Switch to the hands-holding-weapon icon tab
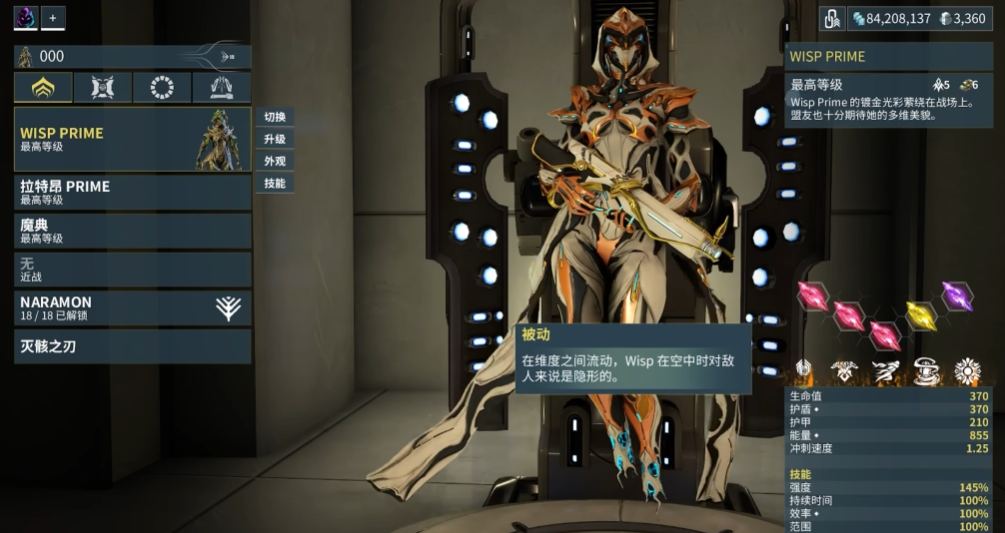This screenshot has width=1005, height=533. coord(221,88)
